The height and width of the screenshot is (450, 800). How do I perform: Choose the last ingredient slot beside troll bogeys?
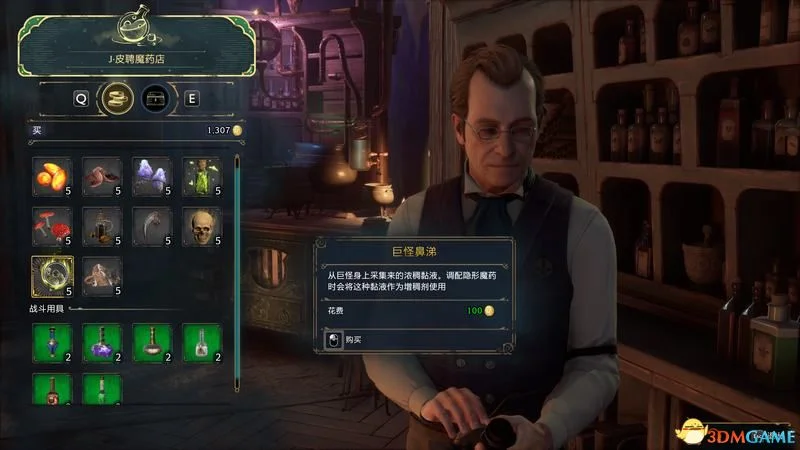[x=101, y=277]
